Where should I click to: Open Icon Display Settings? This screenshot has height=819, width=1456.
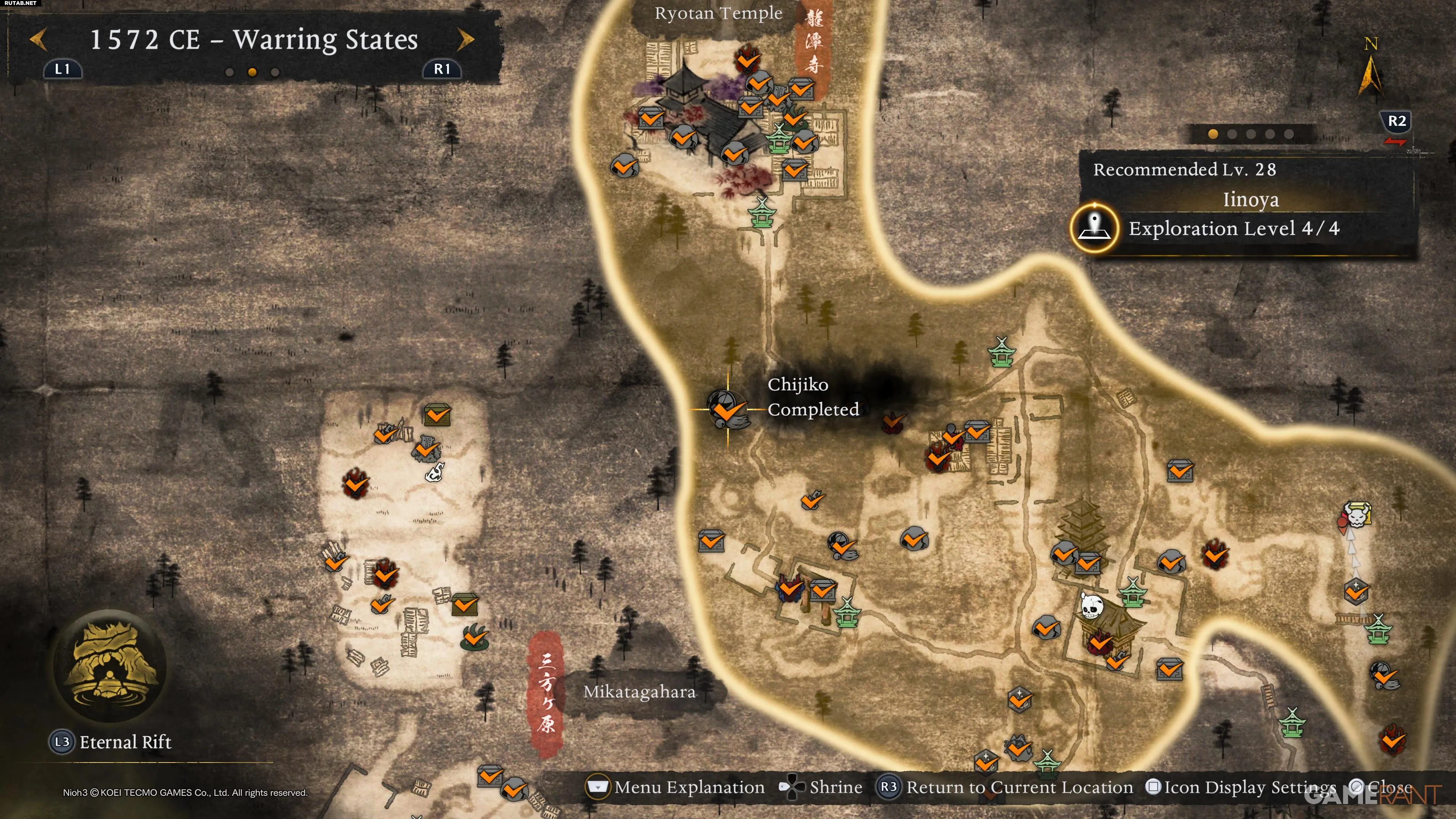point(1241,788)
